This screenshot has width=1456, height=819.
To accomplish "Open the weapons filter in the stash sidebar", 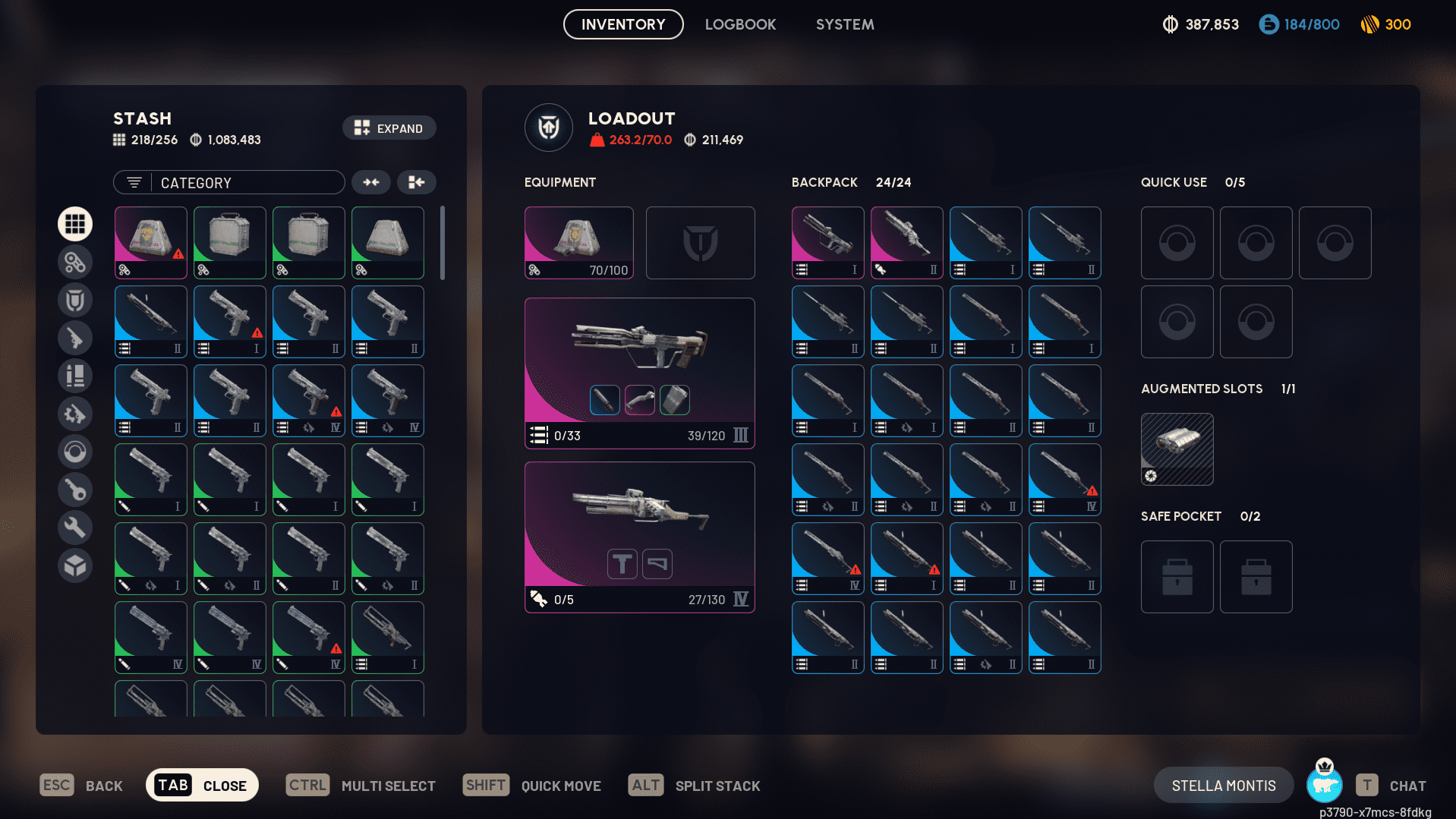I will (x=75, y=338).
